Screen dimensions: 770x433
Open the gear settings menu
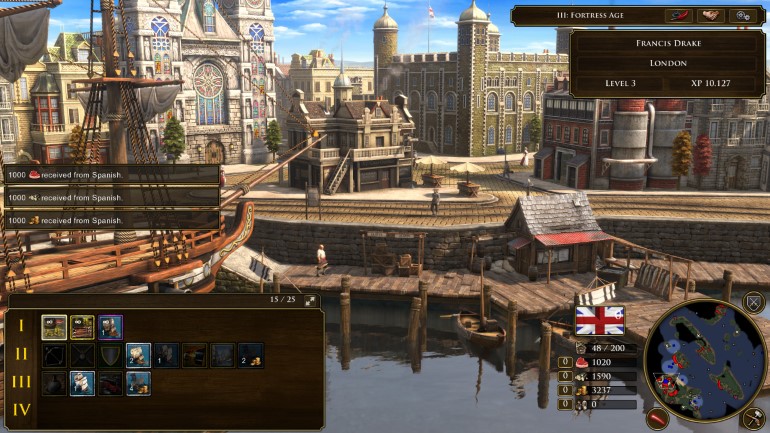[743, 15]
